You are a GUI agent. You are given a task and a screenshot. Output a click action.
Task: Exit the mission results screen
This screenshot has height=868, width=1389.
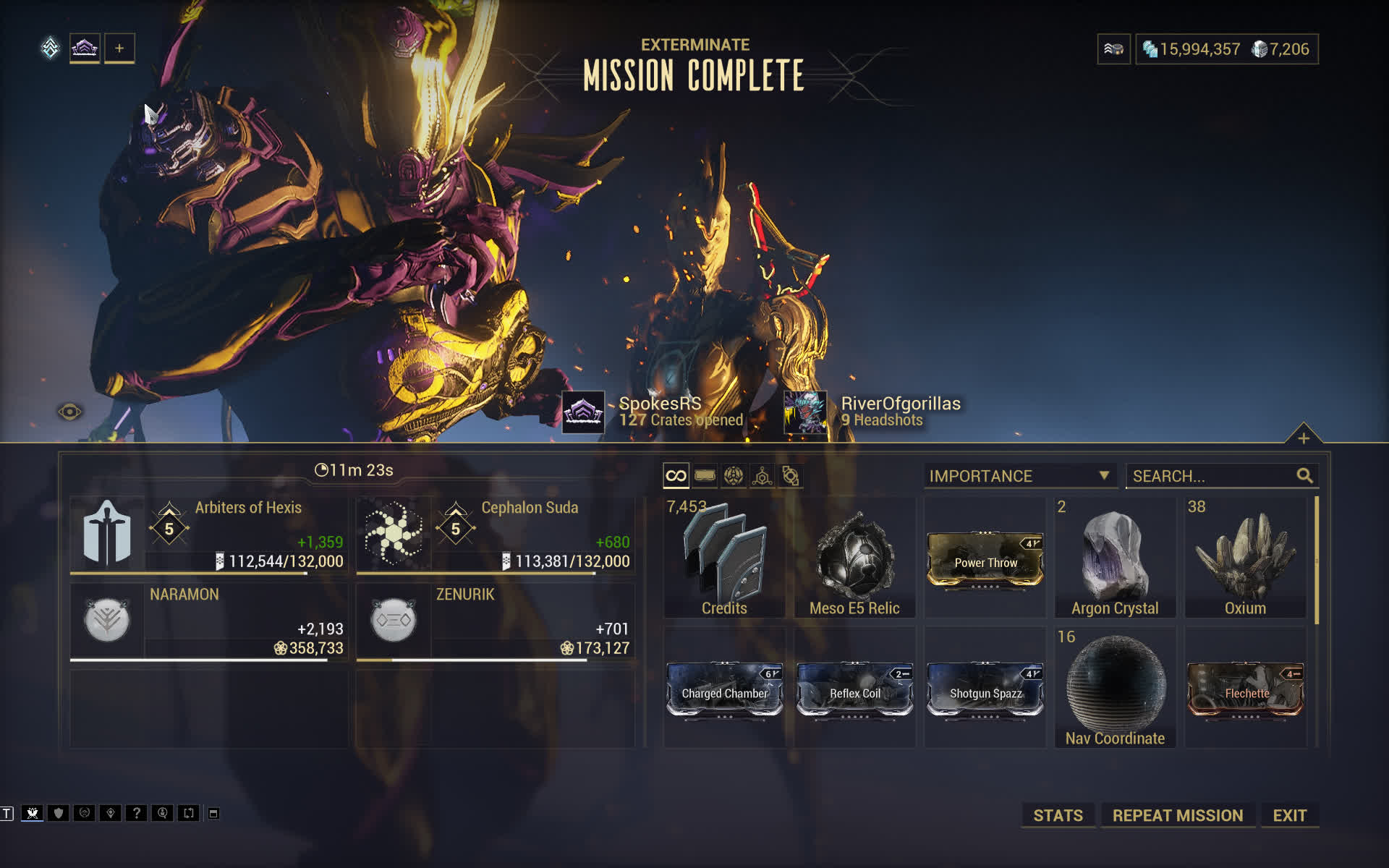click(1289, 815)
